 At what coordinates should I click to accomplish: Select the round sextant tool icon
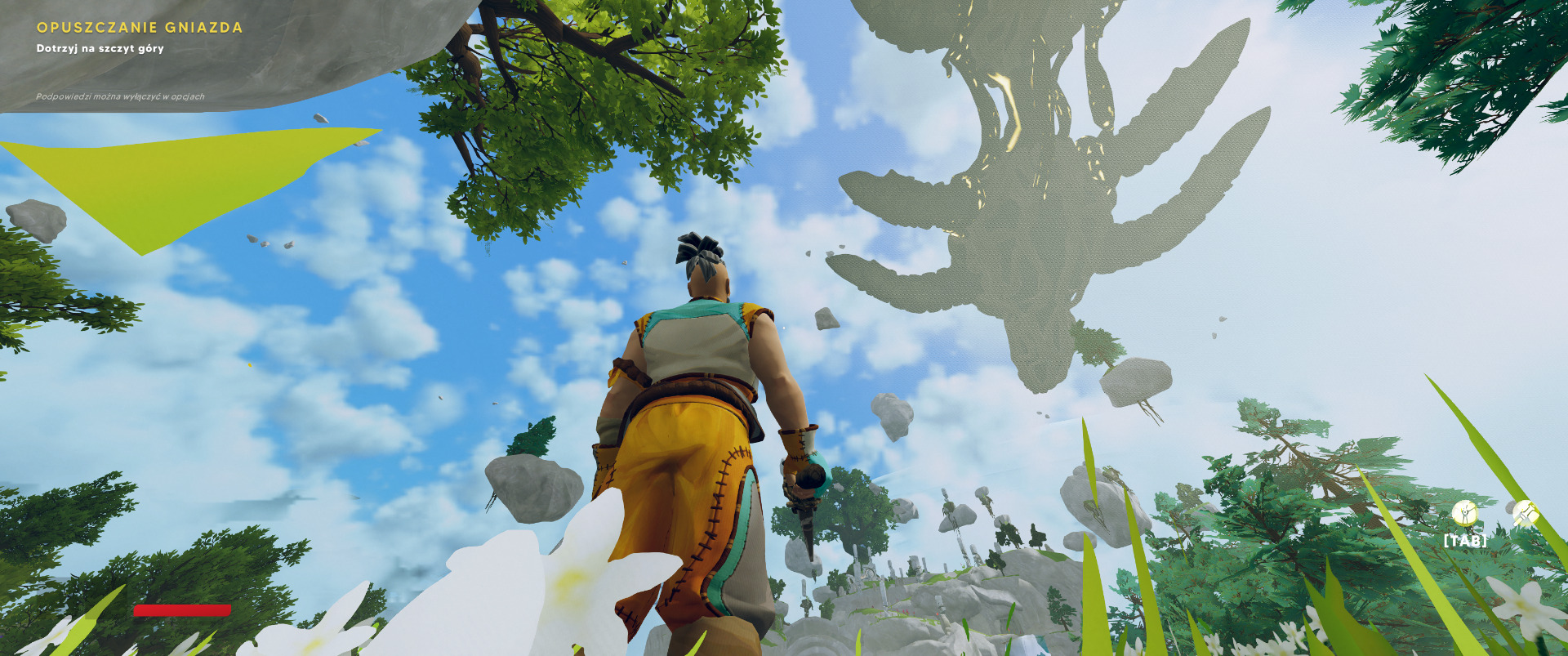tap(1464, 513)
